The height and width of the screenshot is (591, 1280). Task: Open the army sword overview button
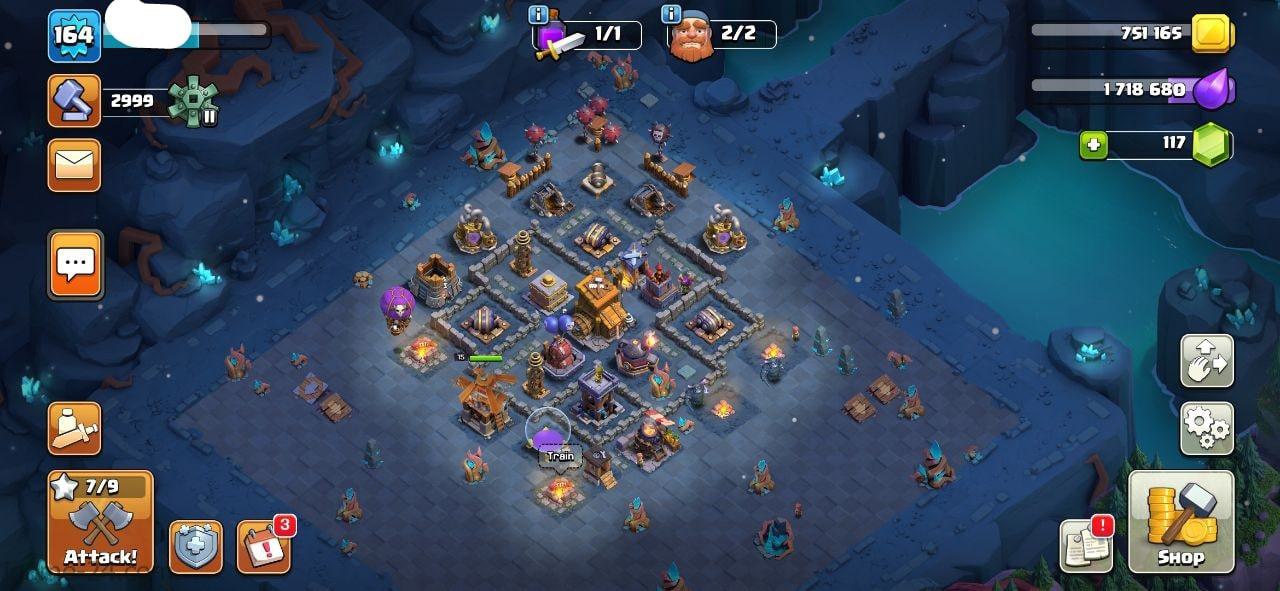click(x=74, y=429)
